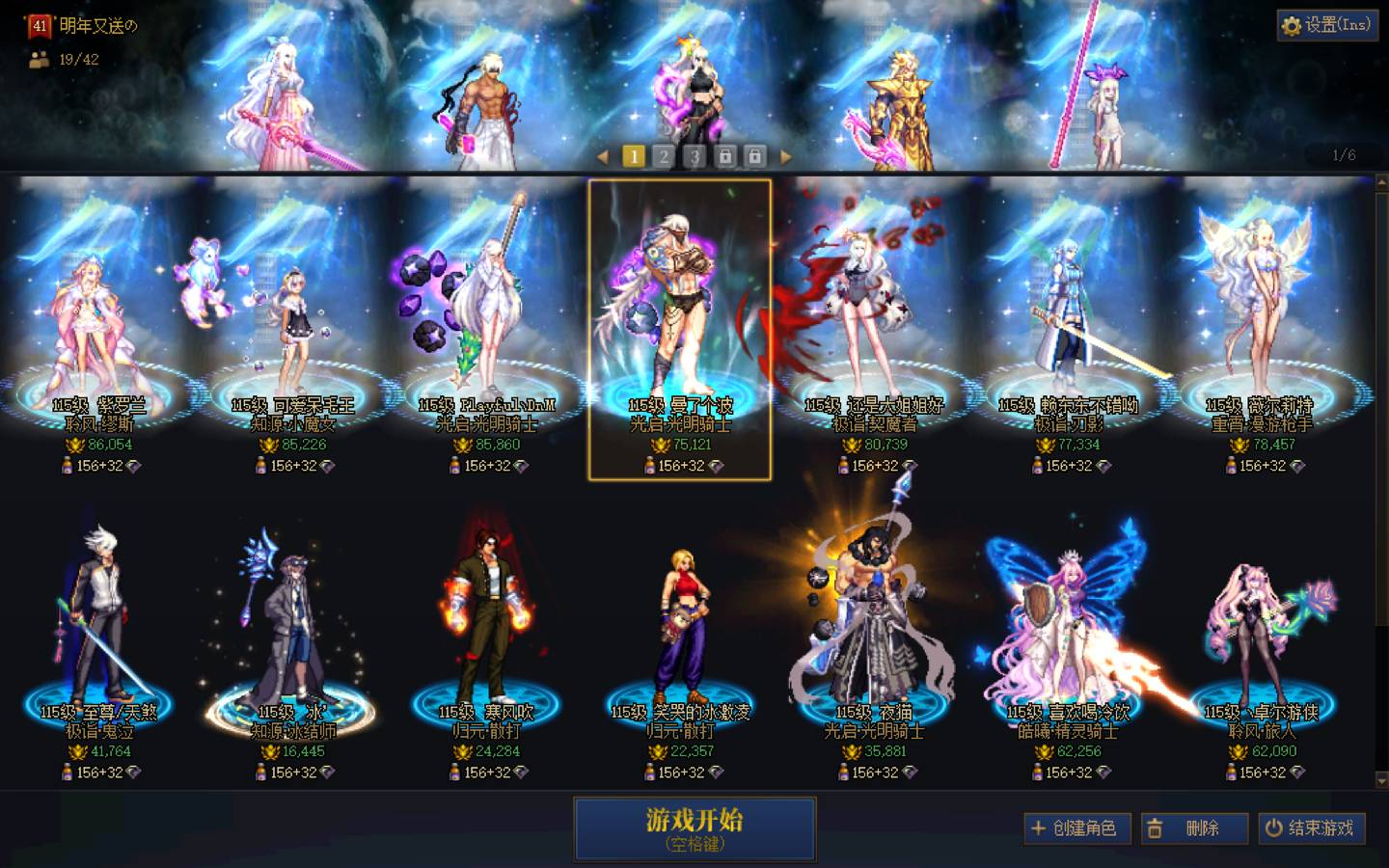
Task: Select the highlighted page 1 slot button
Action: [634, 155]
